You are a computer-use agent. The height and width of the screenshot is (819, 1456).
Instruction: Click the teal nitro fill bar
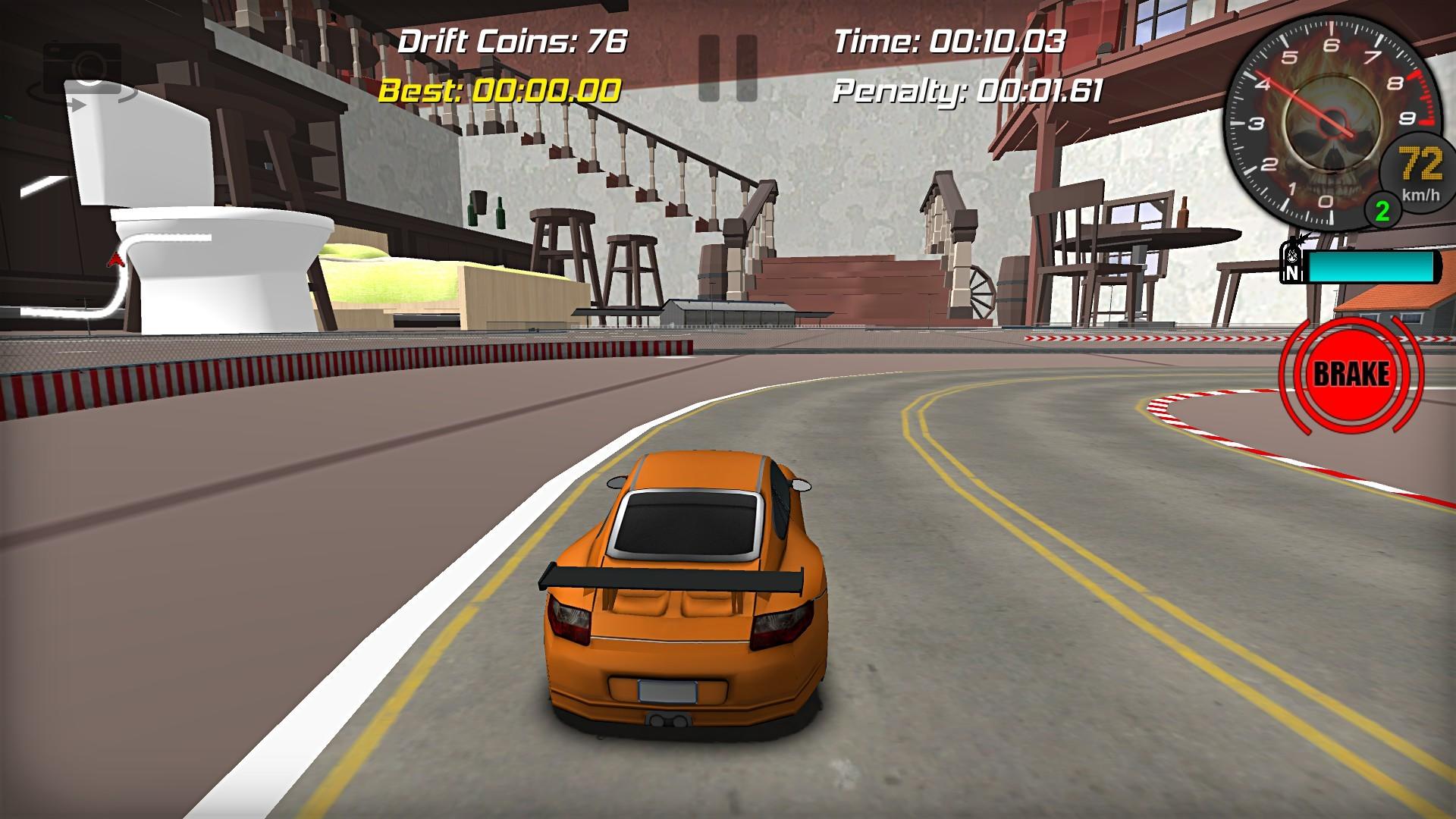click(x=1373, y=266)
